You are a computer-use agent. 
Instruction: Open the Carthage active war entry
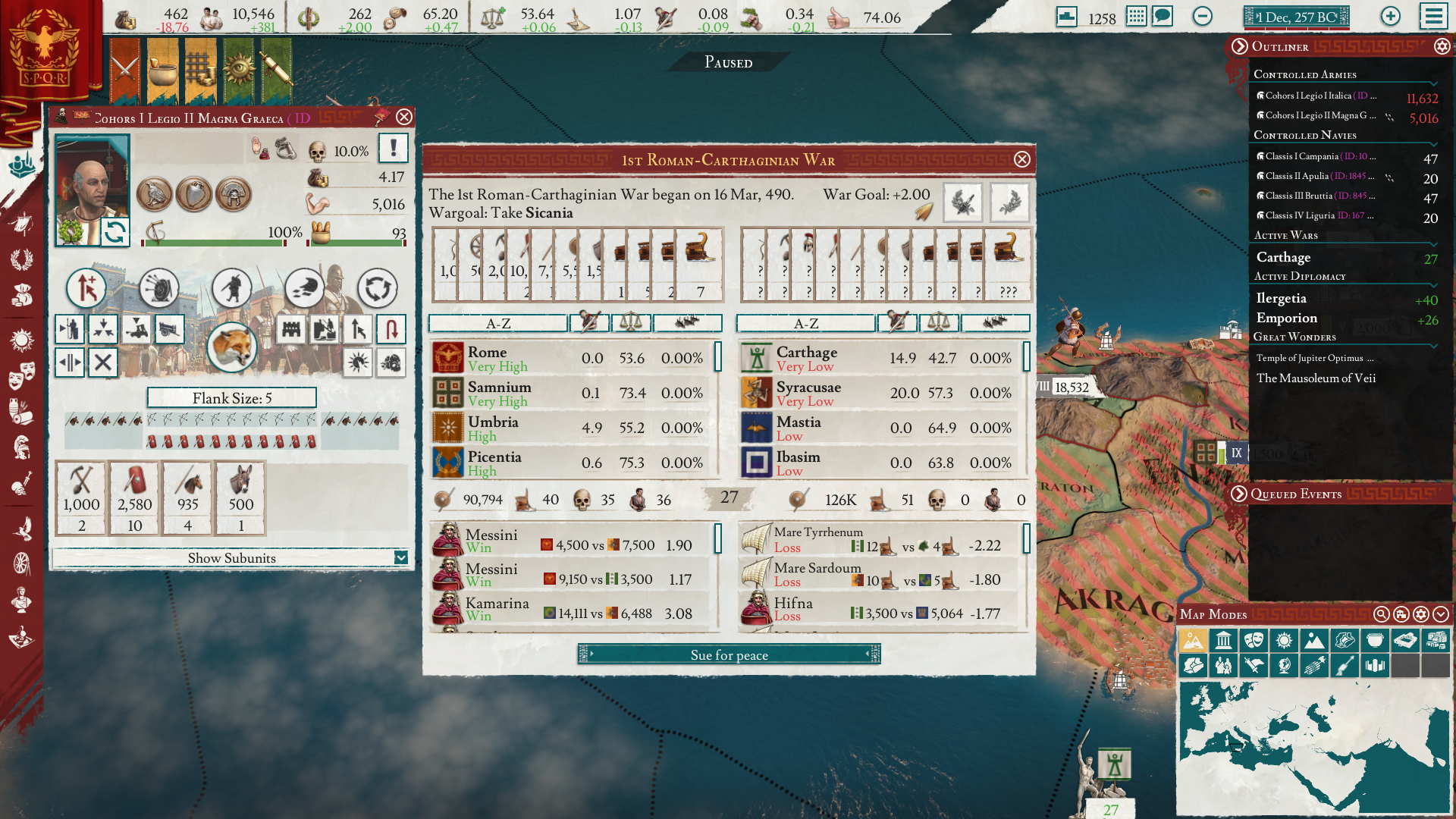[1283, 258]
